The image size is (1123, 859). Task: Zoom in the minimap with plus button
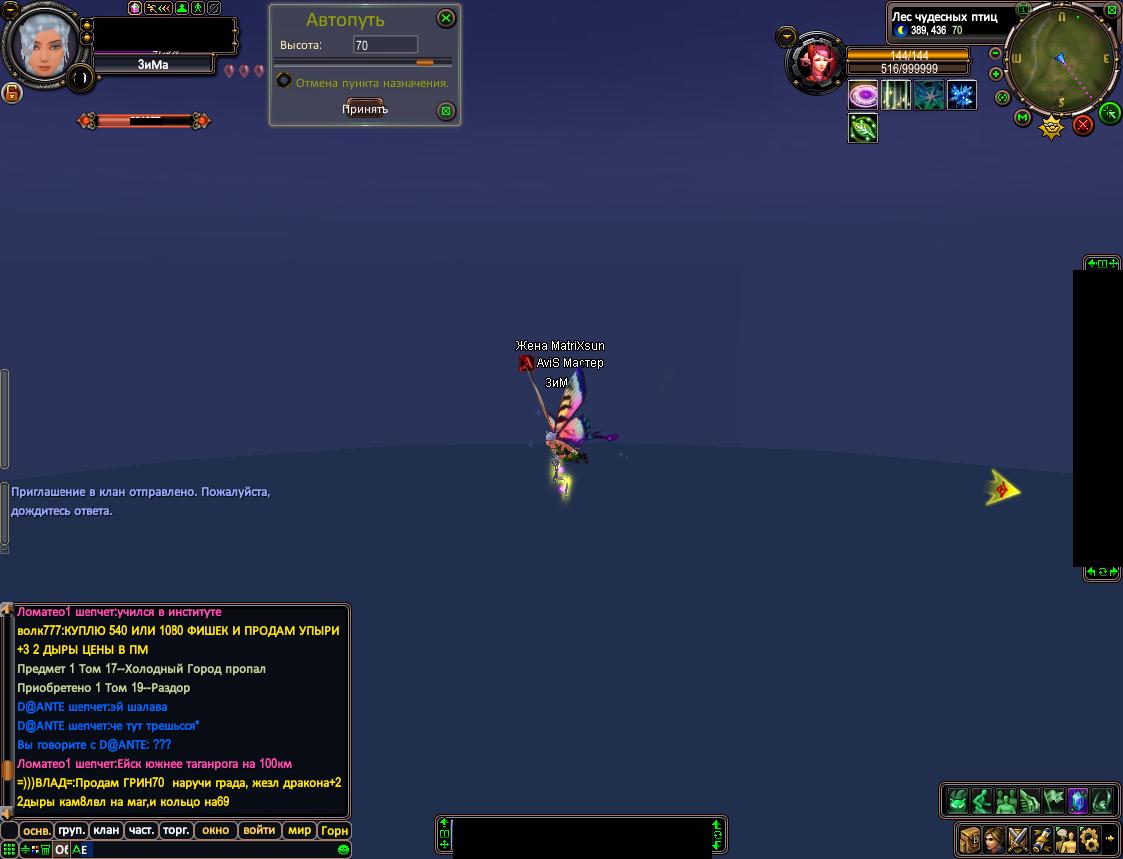(x=996, y=74)
